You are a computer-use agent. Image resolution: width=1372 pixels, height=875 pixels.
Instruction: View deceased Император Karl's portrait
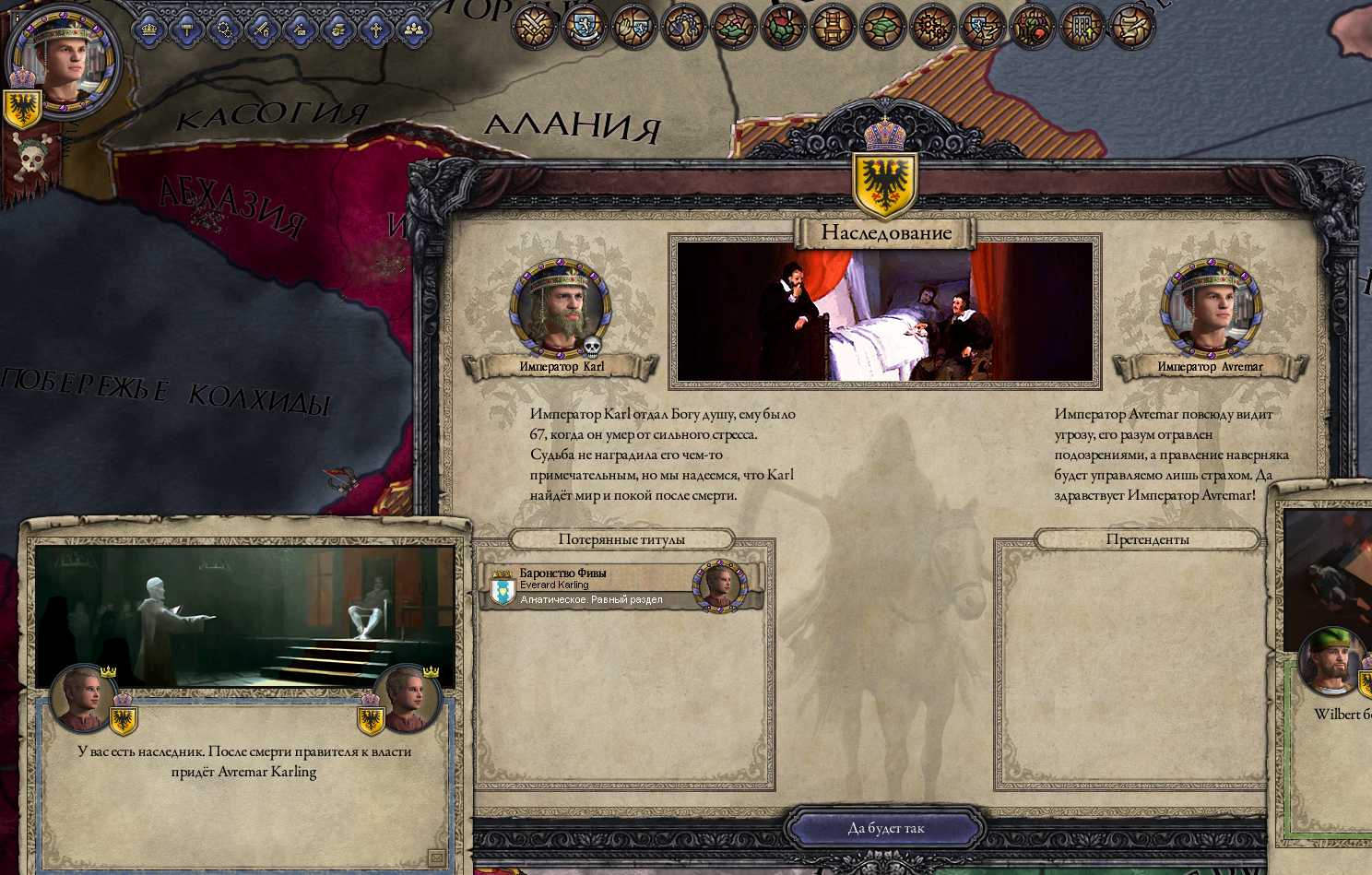561,309
